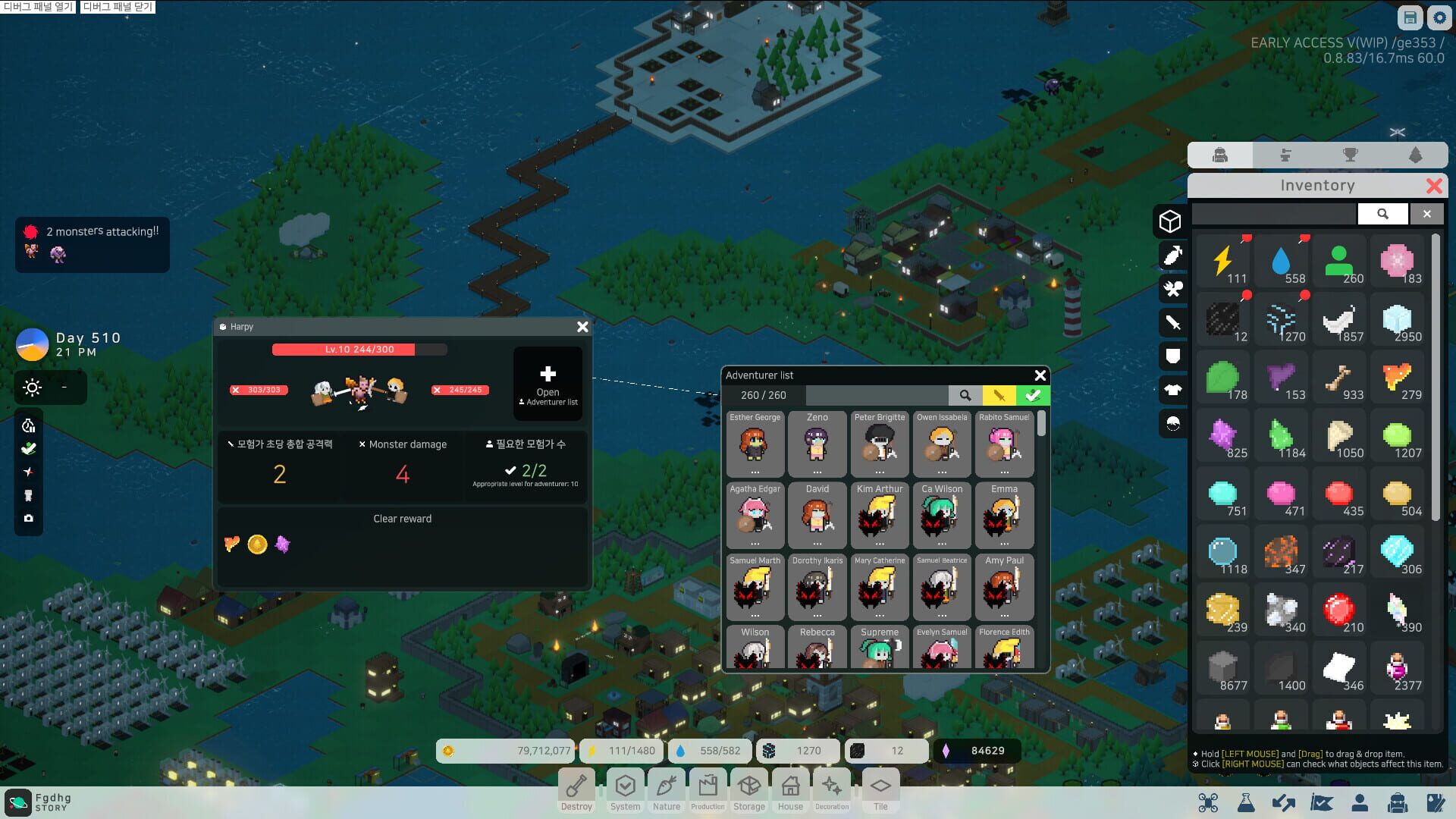Click the Inventory search input field

[1272, 214]
